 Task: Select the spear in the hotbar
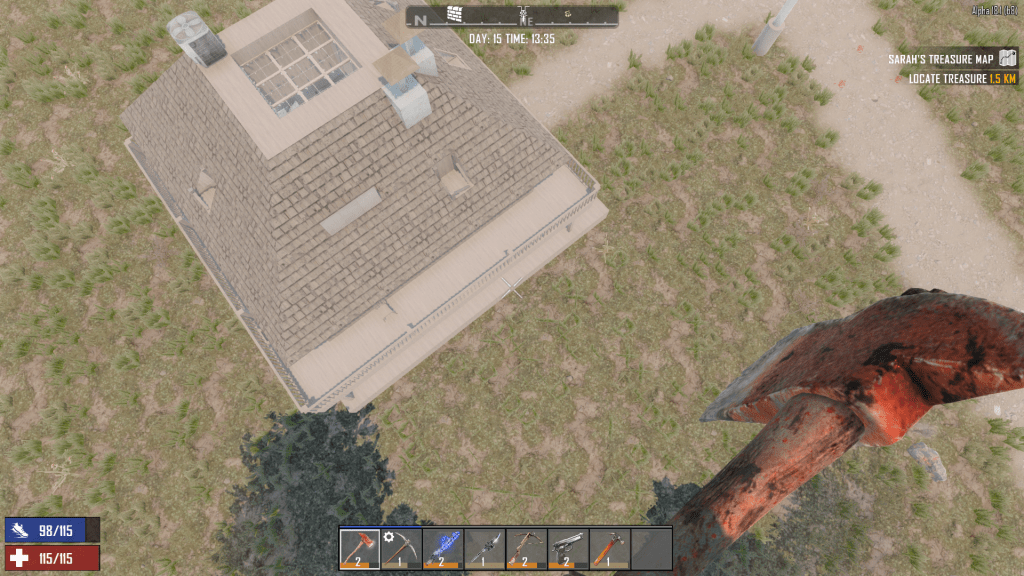[x=485, y=548]
